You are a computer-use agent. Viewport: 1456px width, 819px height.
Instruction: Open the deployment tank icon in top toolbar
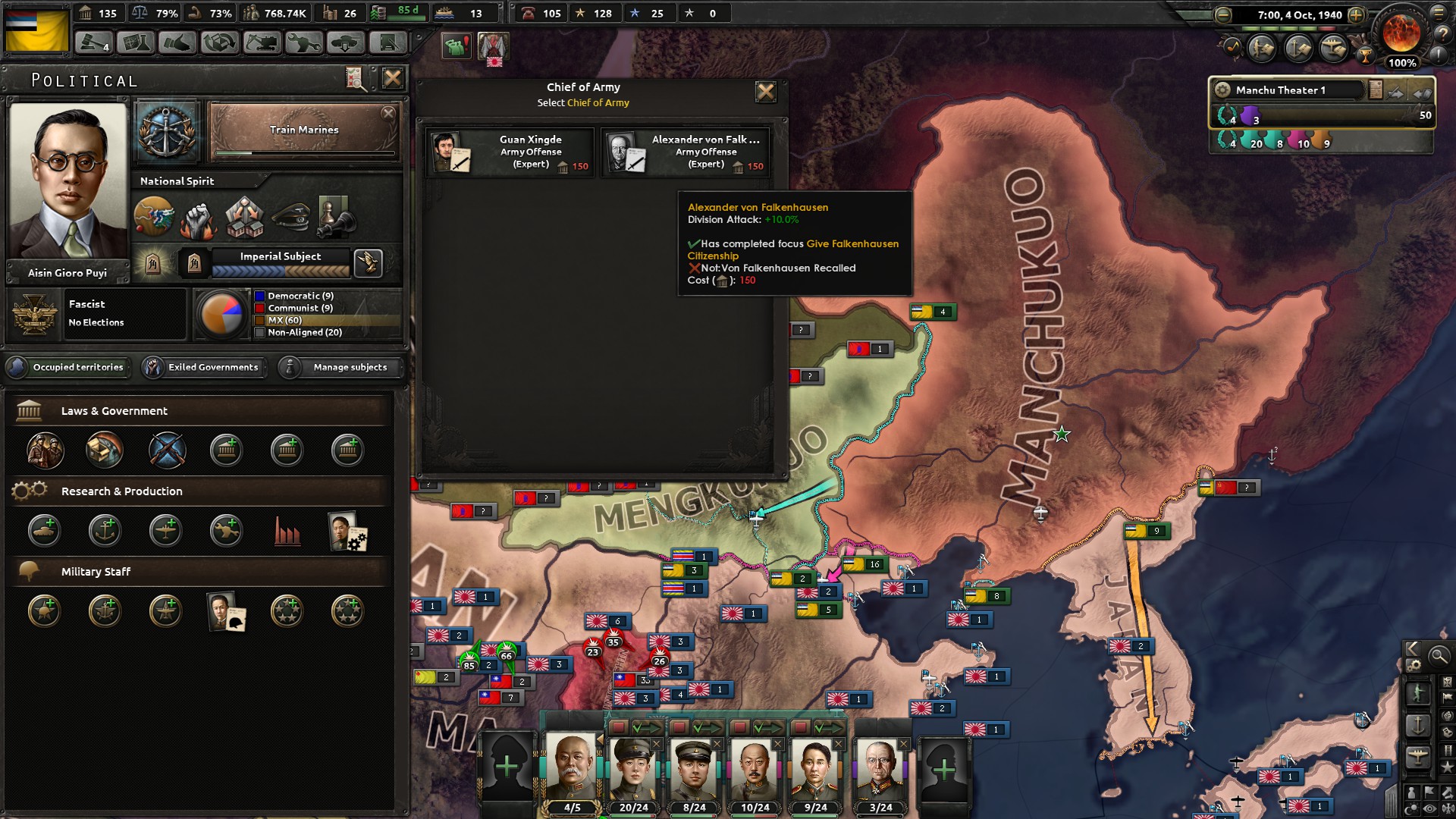pos(346,43)
